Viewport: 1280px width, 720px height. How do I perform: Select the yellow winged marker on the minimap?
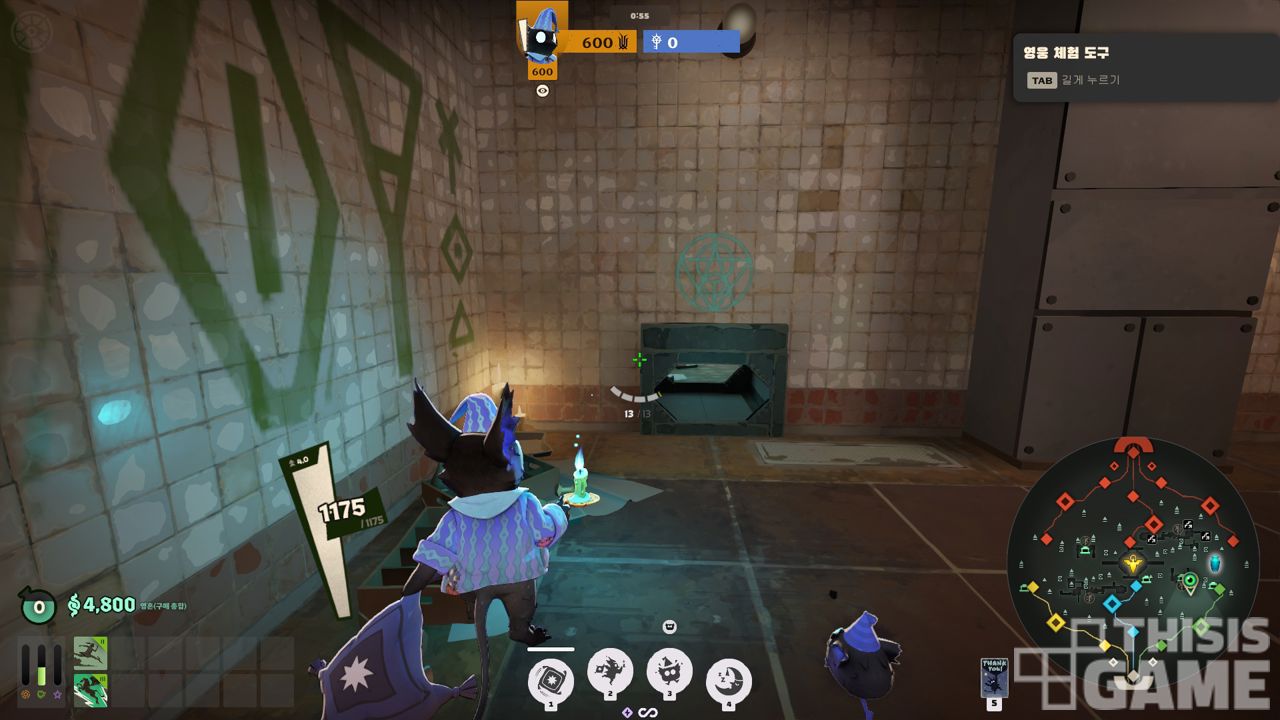(1133, 564)
